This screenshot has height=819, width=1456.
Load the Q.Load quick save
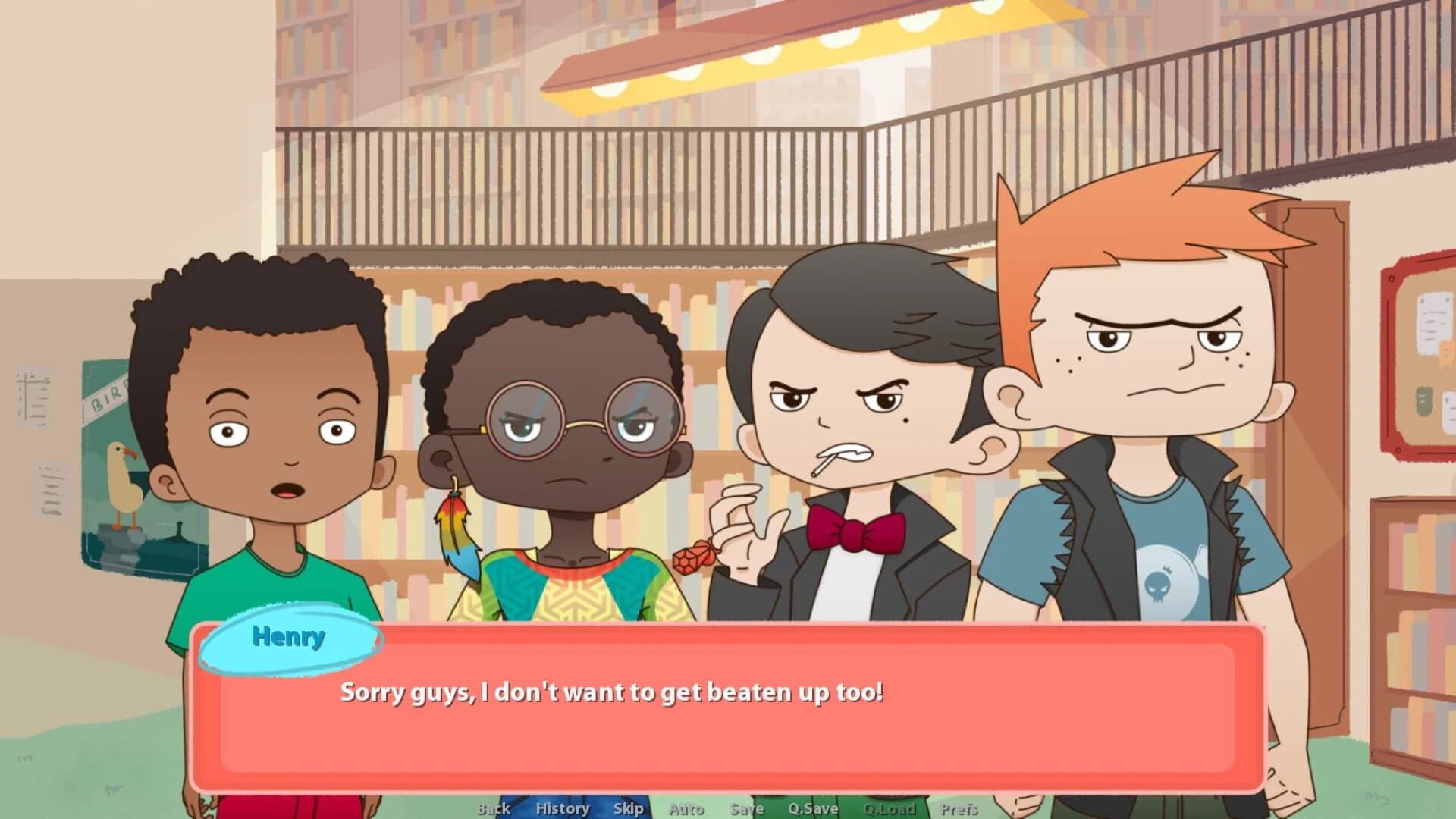click(x=890, y=808)
